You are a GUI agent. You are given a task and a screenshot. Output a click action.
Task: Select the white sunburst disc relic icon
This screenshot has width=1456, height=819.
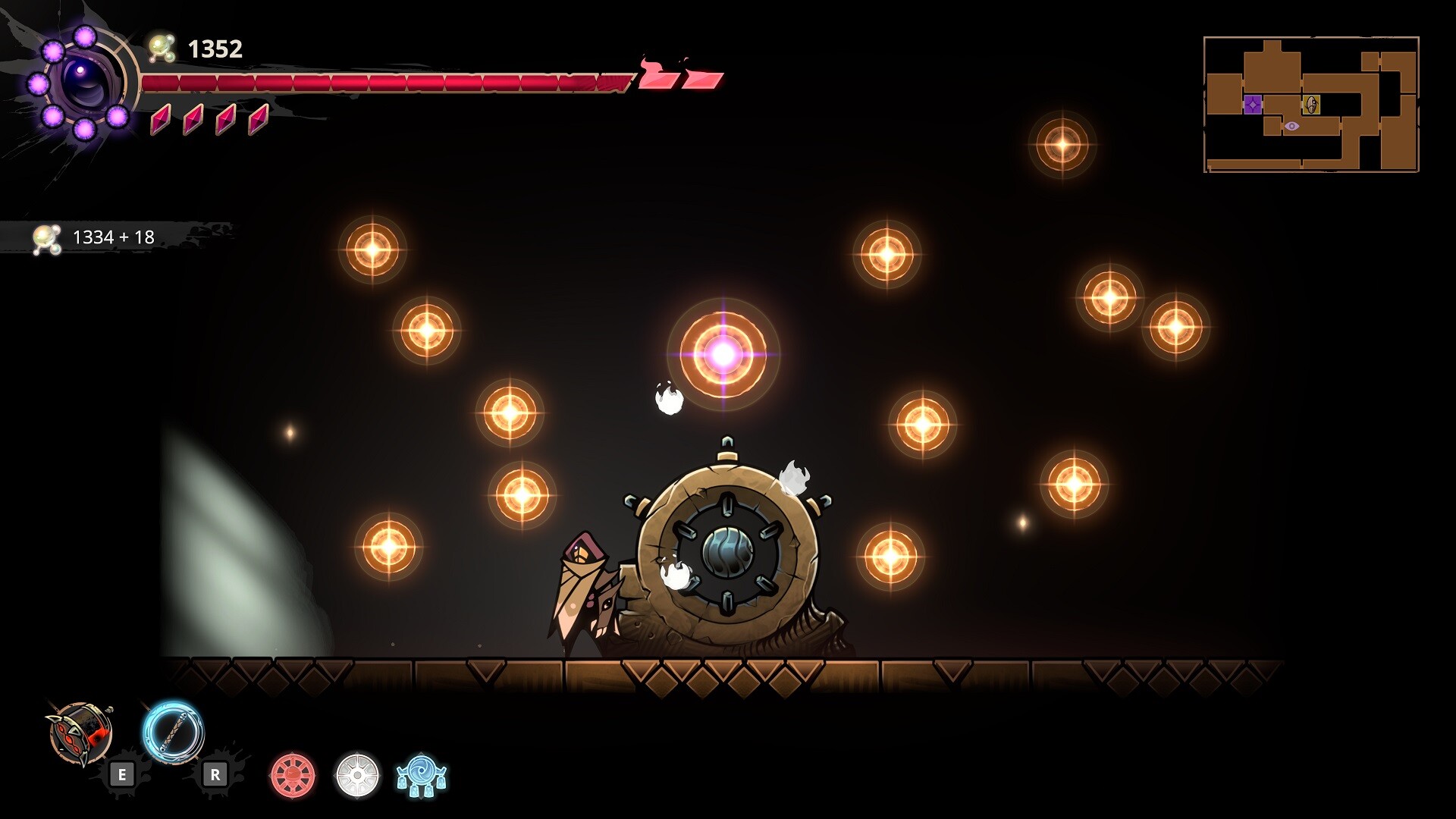tap(357, 776)
